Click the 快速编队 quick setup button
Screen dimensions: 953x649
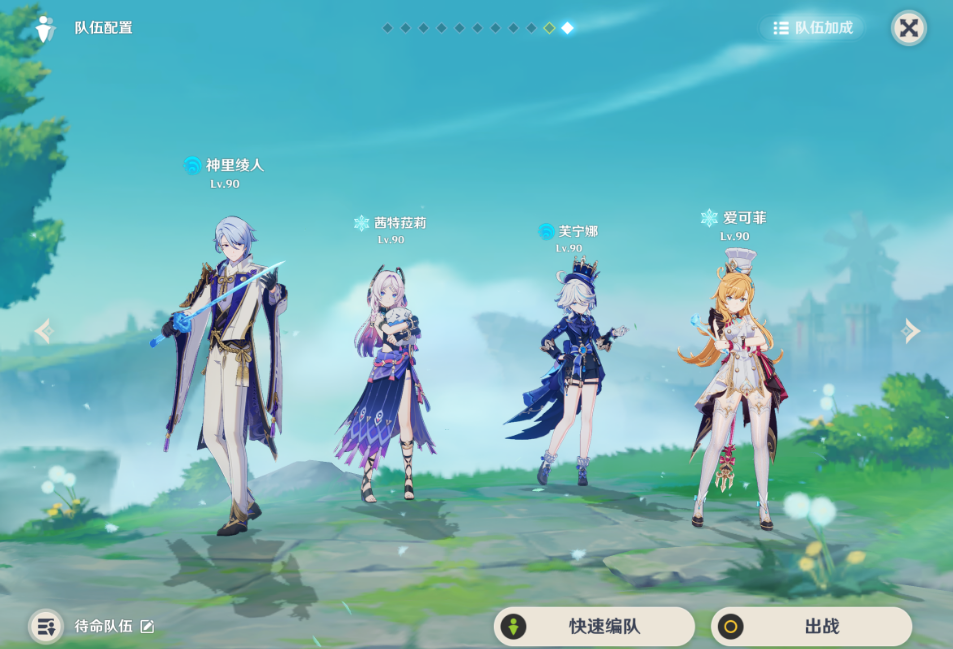(x=594, y=627)
